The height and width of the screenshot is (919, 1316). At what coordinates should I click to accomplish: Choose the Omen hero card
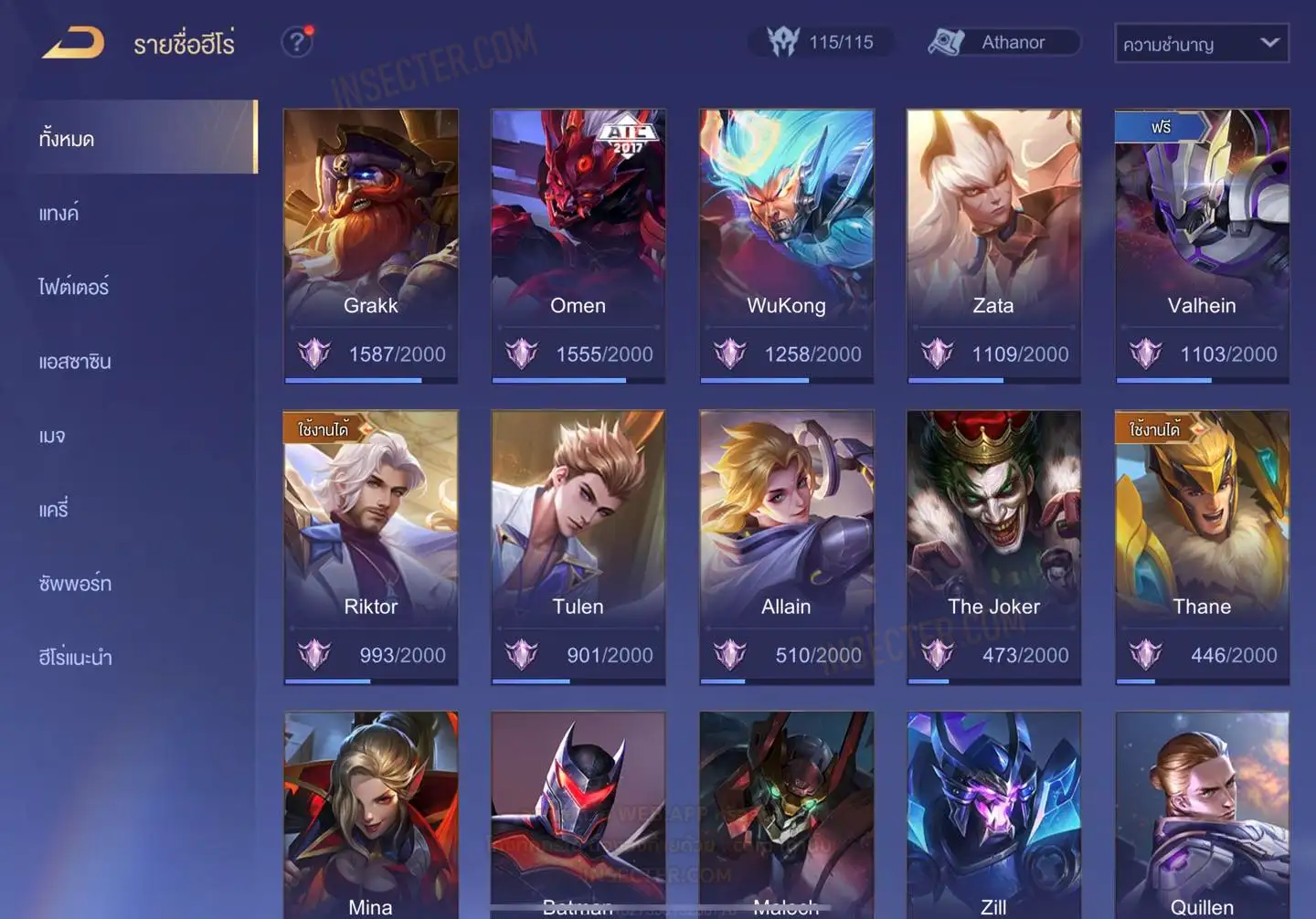pyautogui.click(x=578, y=245)
